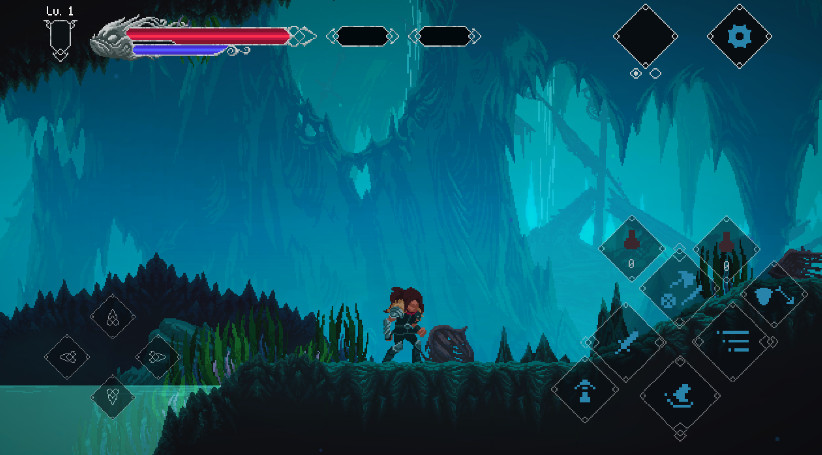Image resolution: width=822 pixels, height=455 pixels.
Task: Move right with the right-pointing d-pad diamond
Action: pos(157,356)
